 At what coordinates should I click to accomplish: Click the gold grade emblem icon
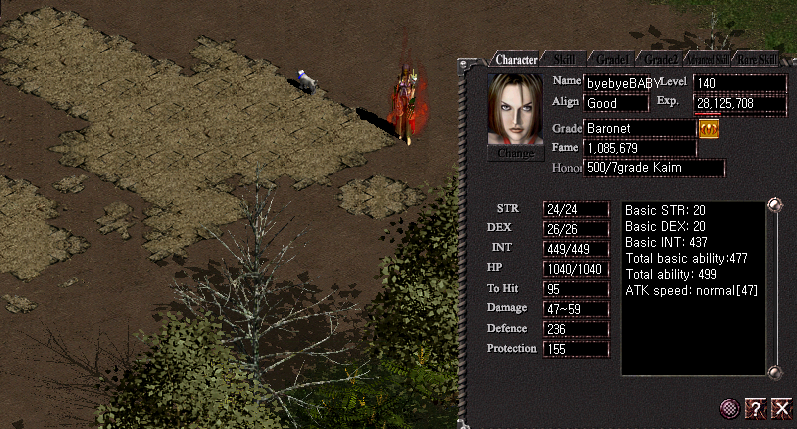(x=709, y=129)
